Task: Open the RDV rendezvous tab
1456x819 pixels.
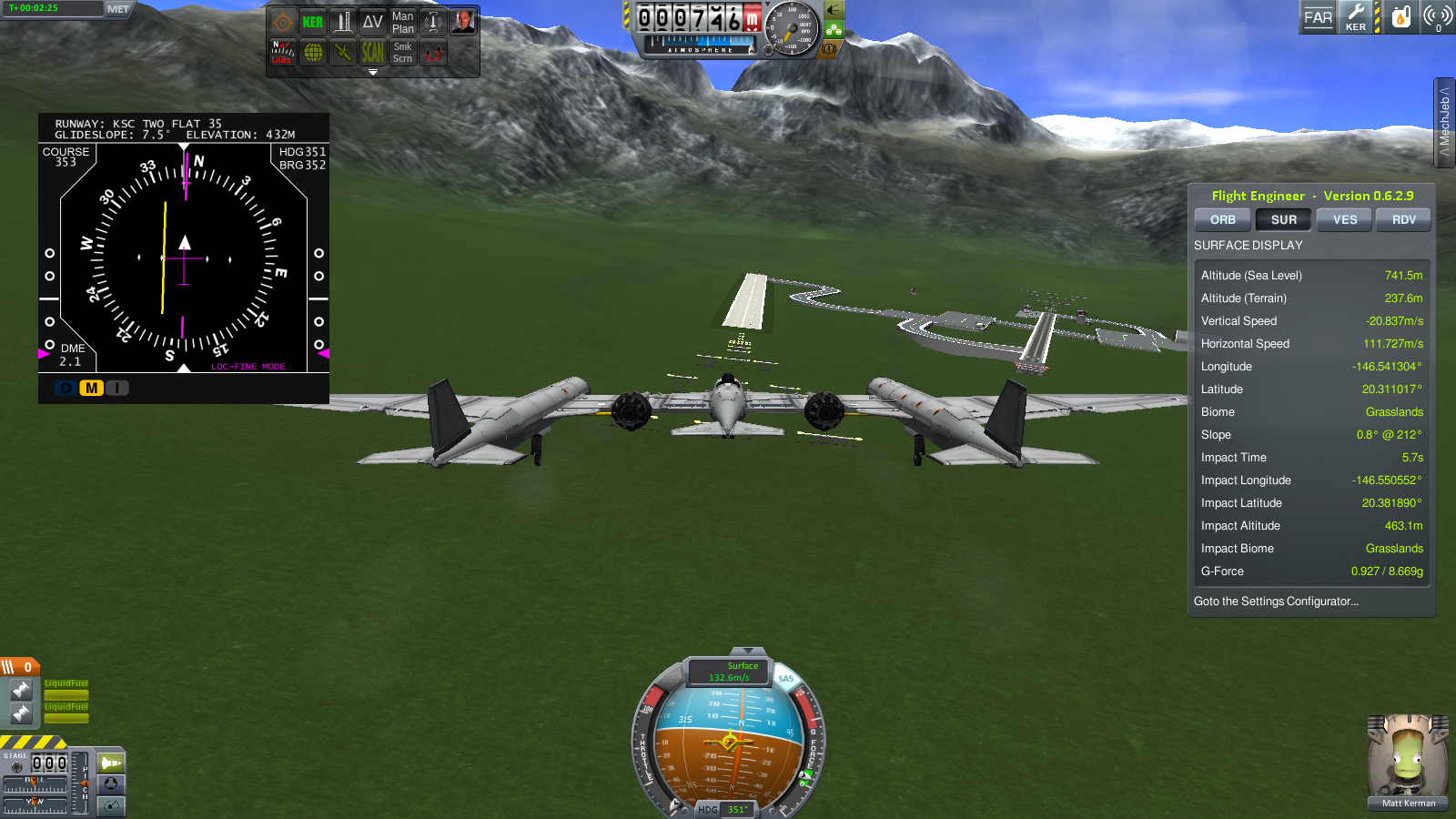Action: tap(1403, 220)
